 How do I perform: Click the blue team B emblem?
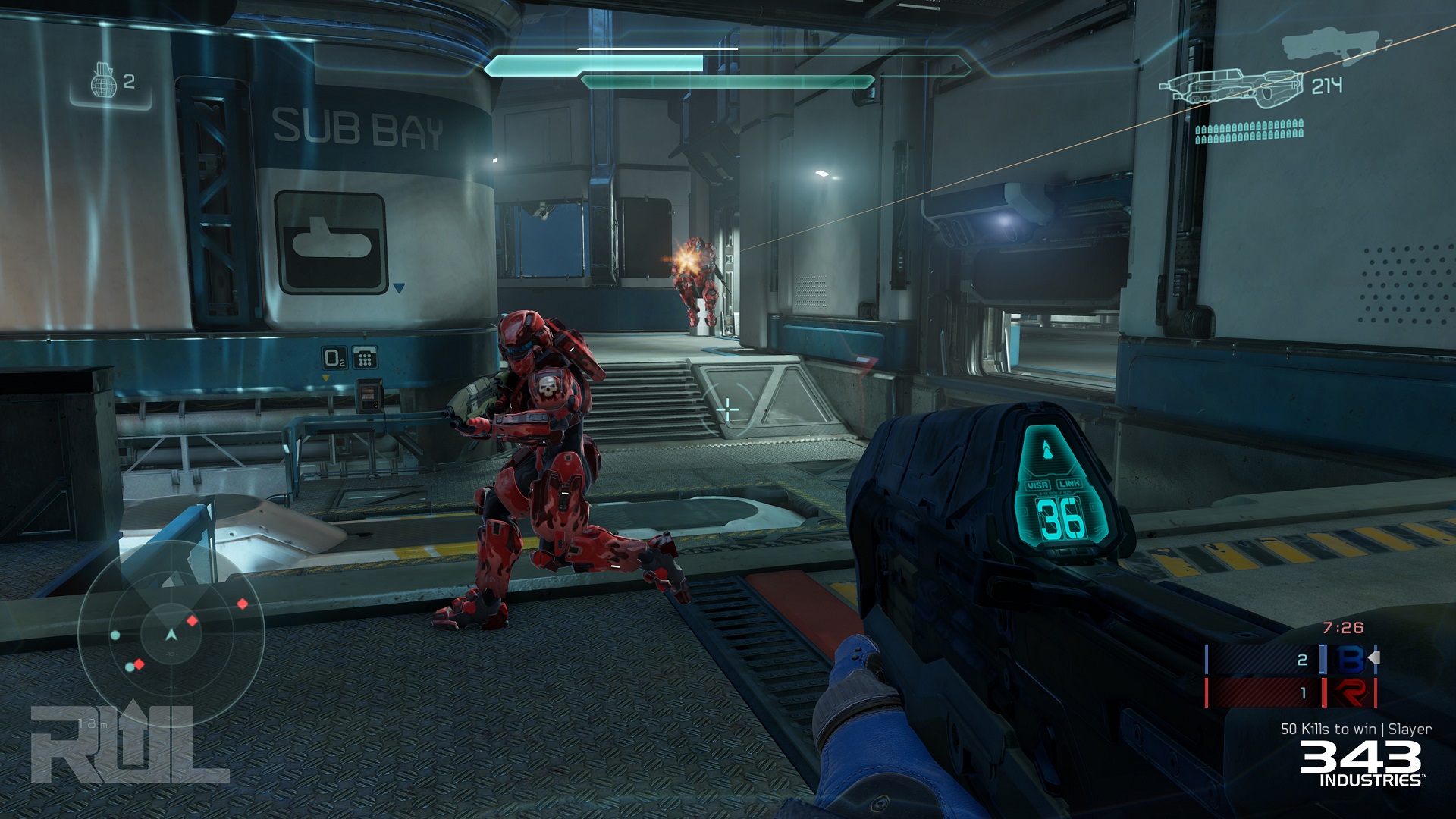1348,658
